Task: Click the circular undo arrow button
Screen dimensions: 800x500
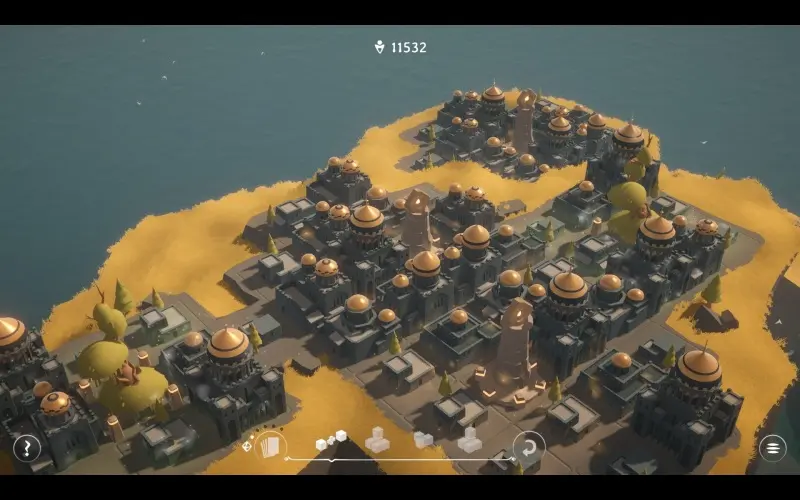Action: [528, 446]
